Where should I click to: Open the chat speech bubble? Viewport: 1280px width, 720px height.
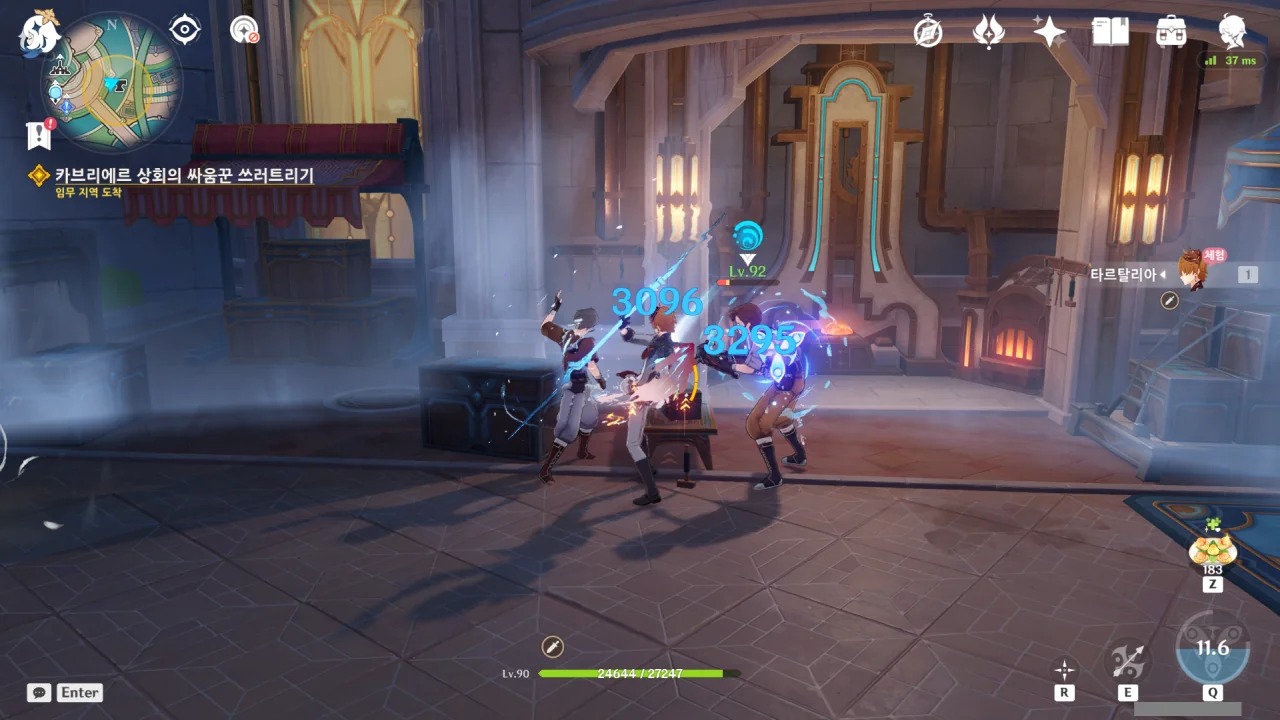point(39,692)
